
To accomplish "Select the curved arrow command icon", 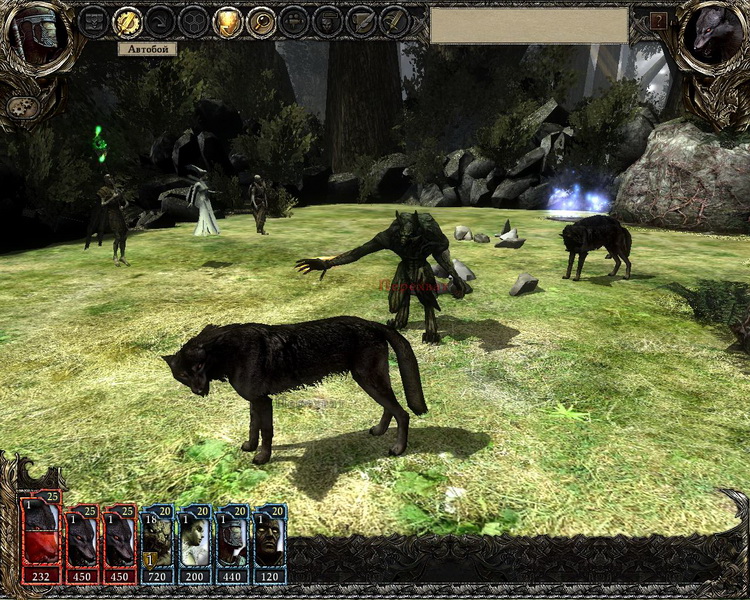I will click(x=161, y=21).
